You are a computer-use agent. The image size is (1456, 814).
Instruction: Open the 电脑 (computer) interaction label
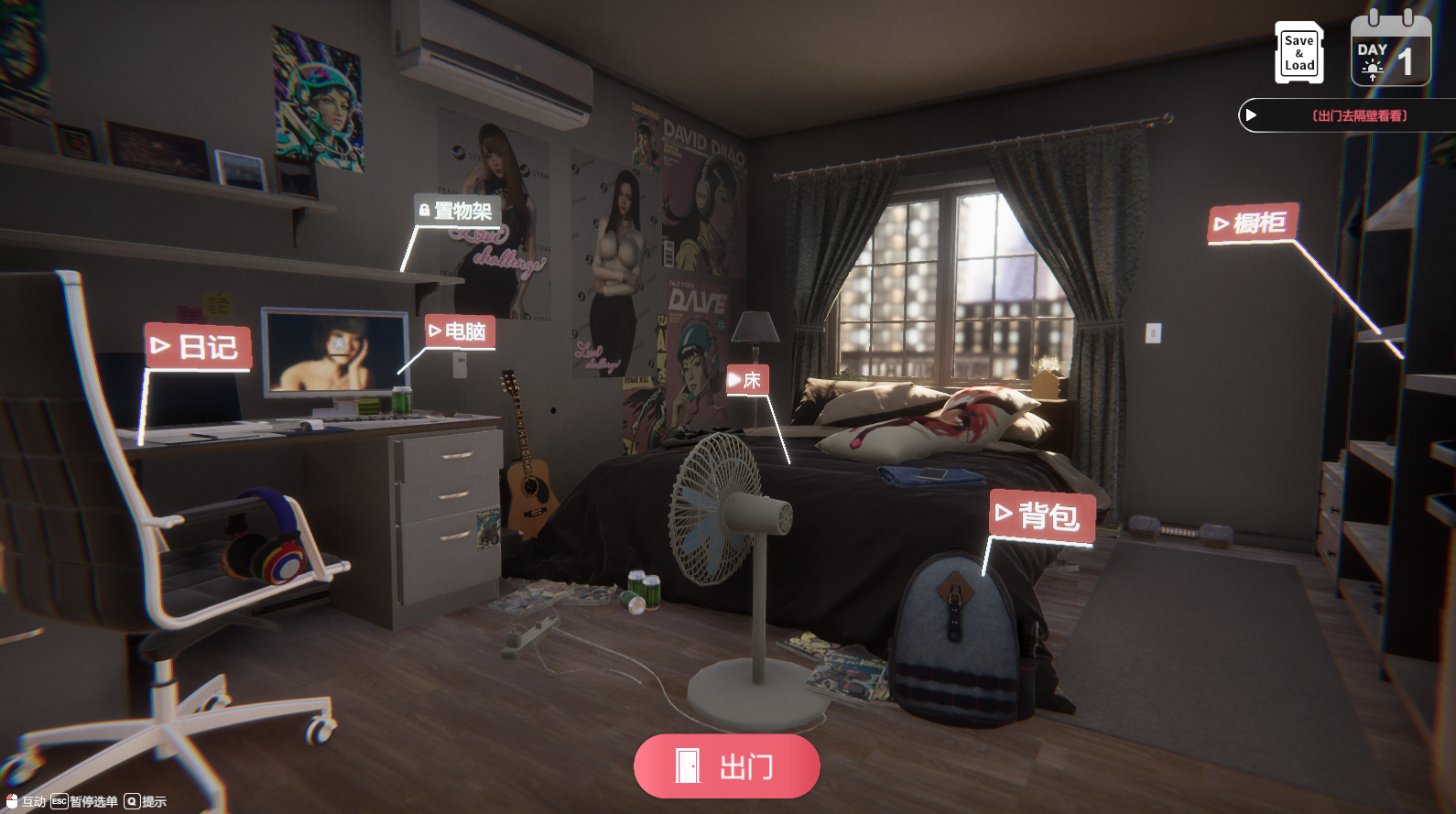[460, 331]
